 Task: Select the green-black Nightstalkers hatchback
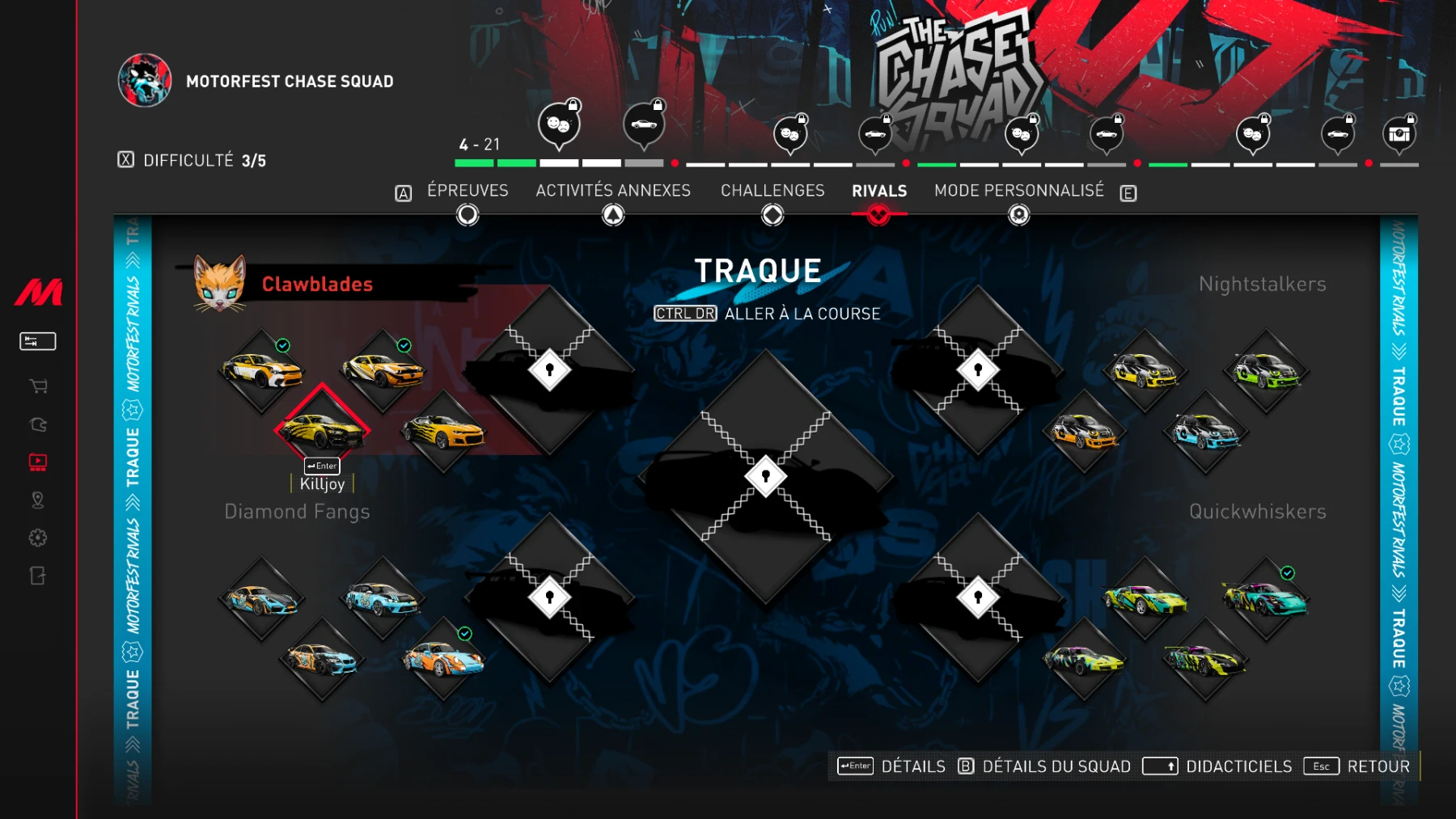(1266, 371)
